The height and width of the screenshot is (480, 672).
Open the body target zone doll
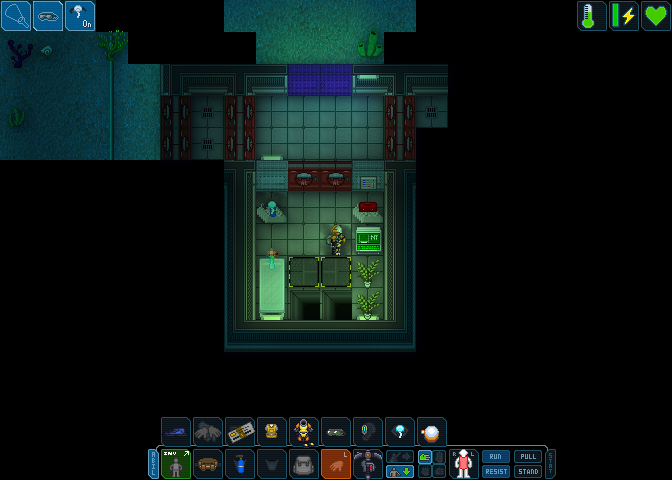[462, 464]
